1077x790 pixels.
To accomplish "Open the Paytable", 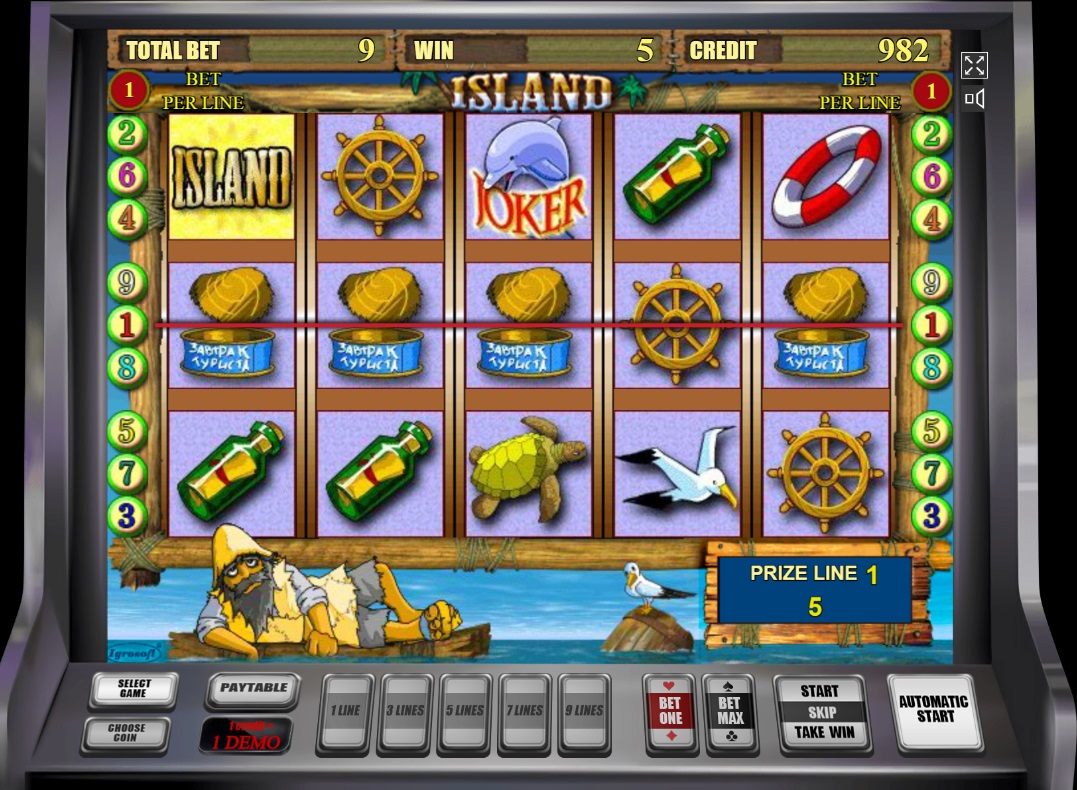I will click(x=253, y=689).
